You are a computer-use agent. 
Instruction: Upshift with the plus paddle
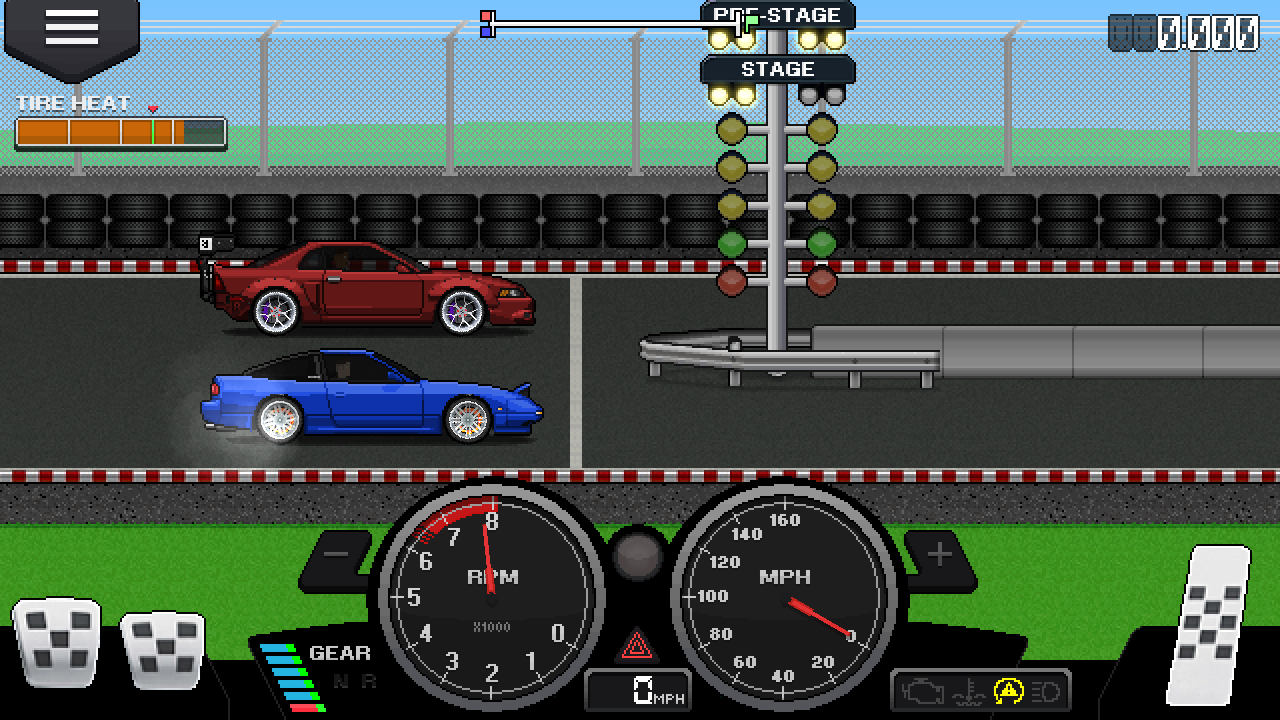[939, 555]
